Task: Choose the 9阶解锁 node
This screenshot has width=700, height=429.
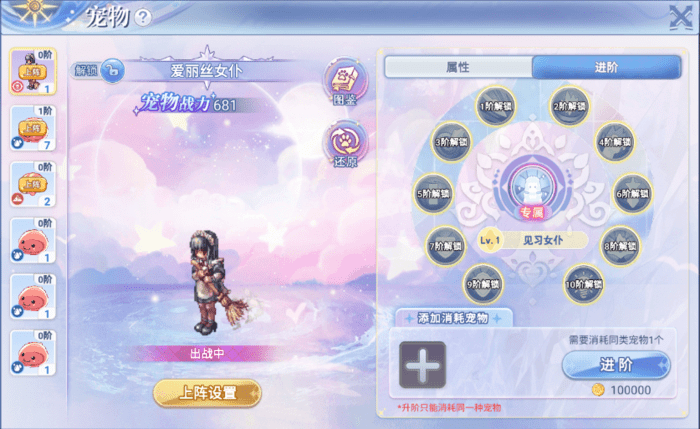Action: point(484,284)
